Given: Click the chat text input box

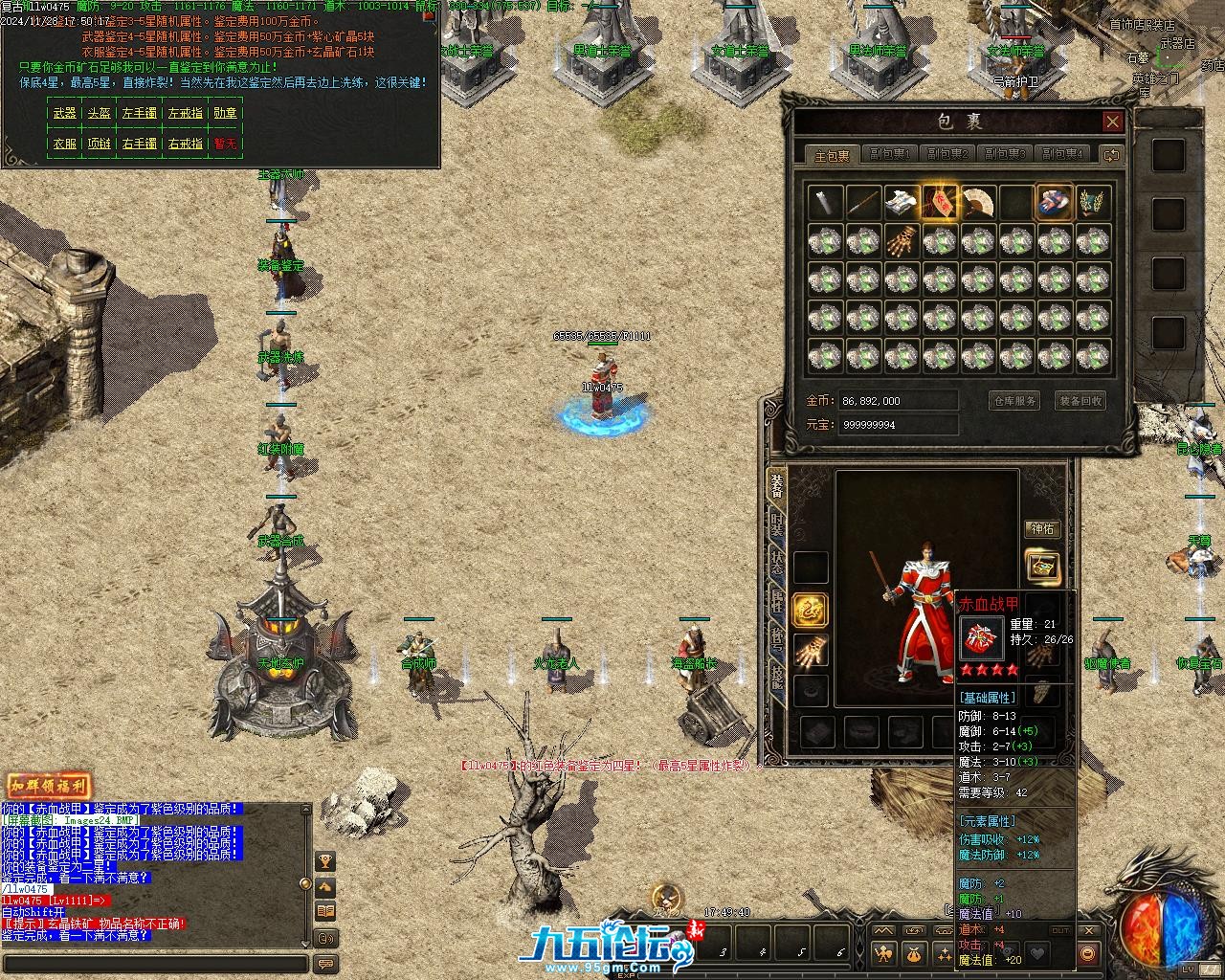Looking at the screenshot, I should click(155, 964).
